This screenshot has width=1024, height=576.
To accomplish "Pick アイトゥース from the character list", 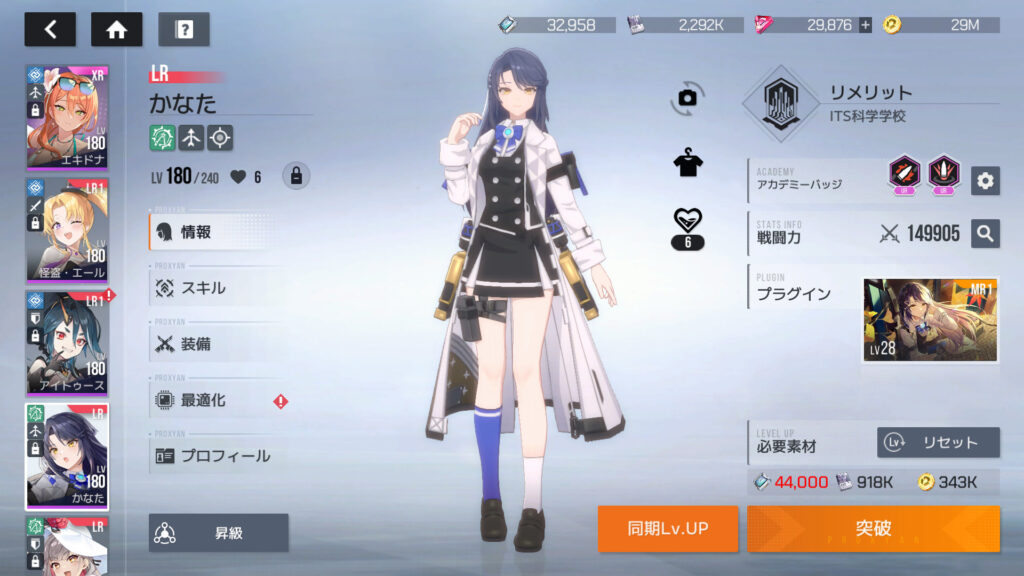I will click(67, 342).
